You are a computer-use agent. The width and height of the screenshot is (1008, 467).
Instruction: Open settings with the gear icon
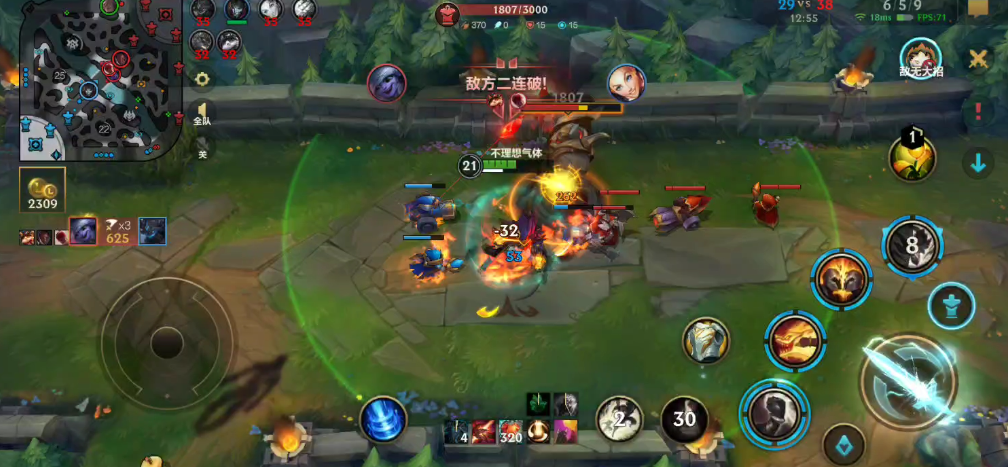tap(203, 79)
